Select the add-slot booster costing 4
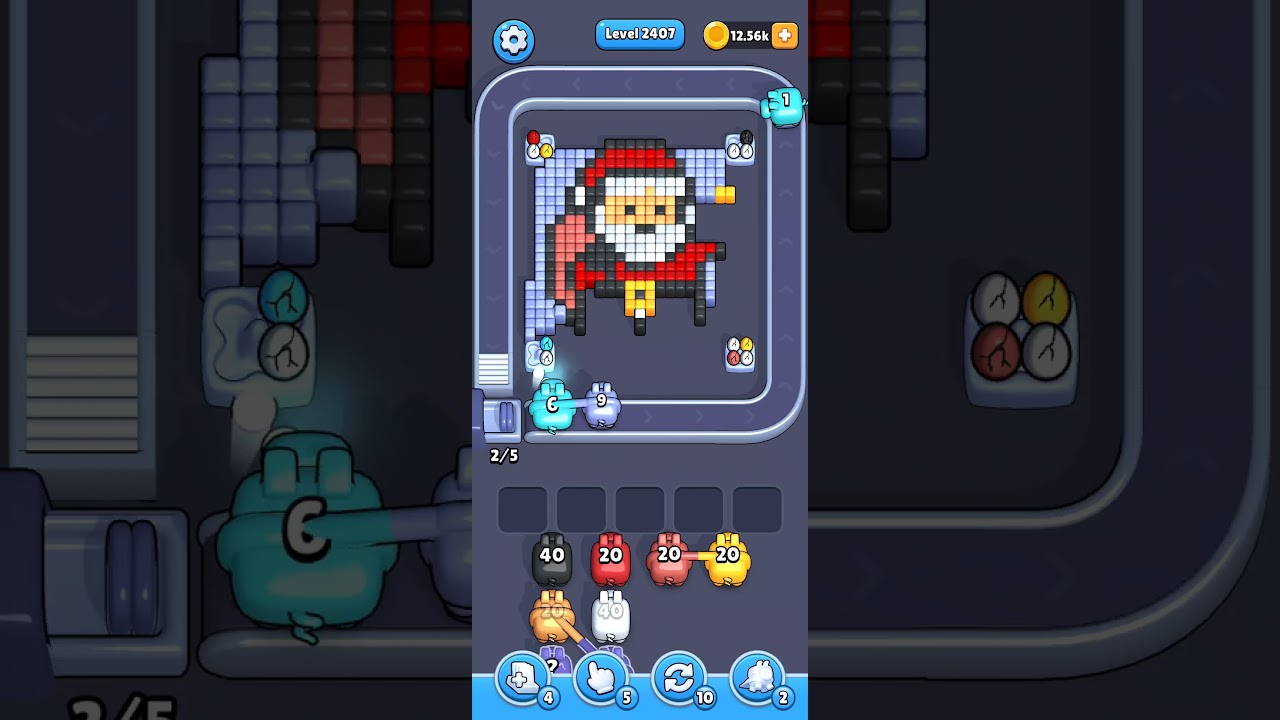 520,678
